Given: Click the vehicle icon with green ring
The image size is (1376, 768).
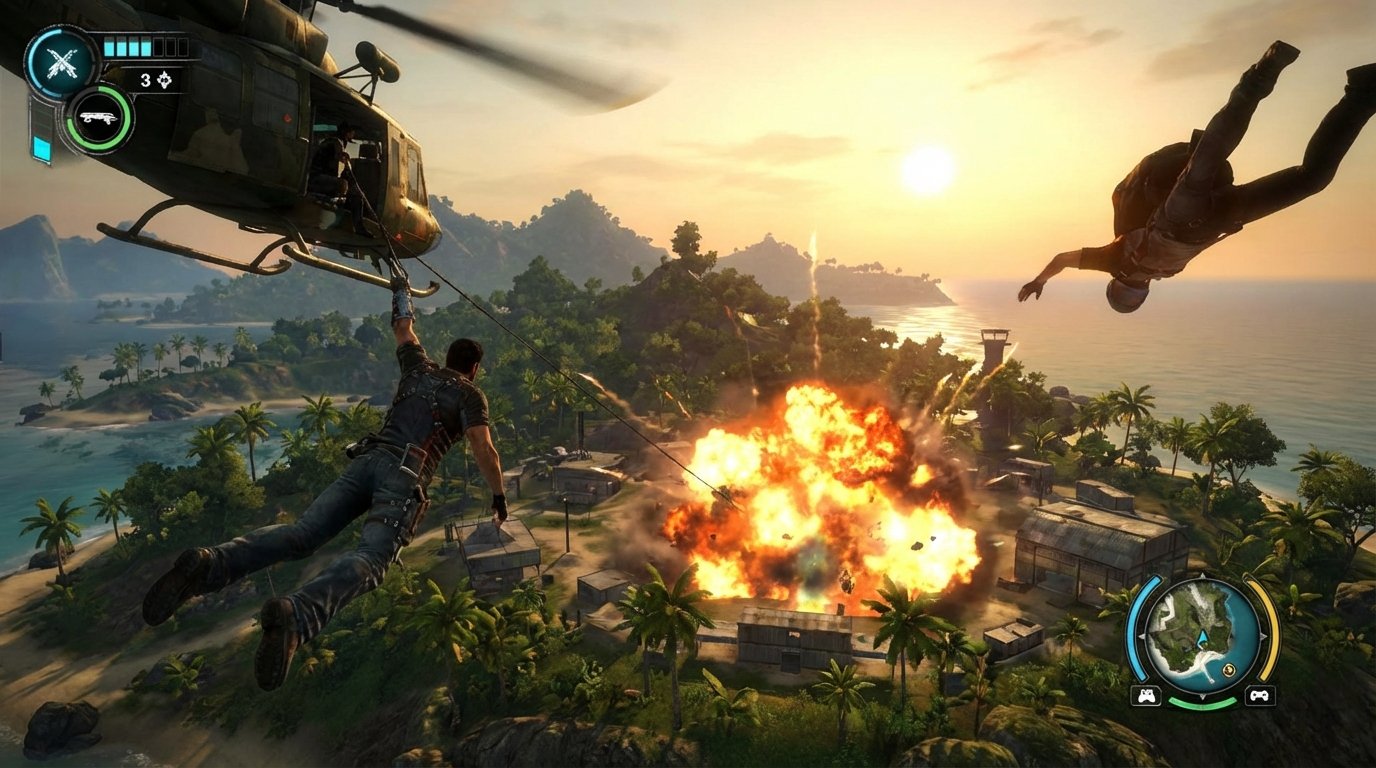Looking at the screenshot, I should (x=99, y=118).
